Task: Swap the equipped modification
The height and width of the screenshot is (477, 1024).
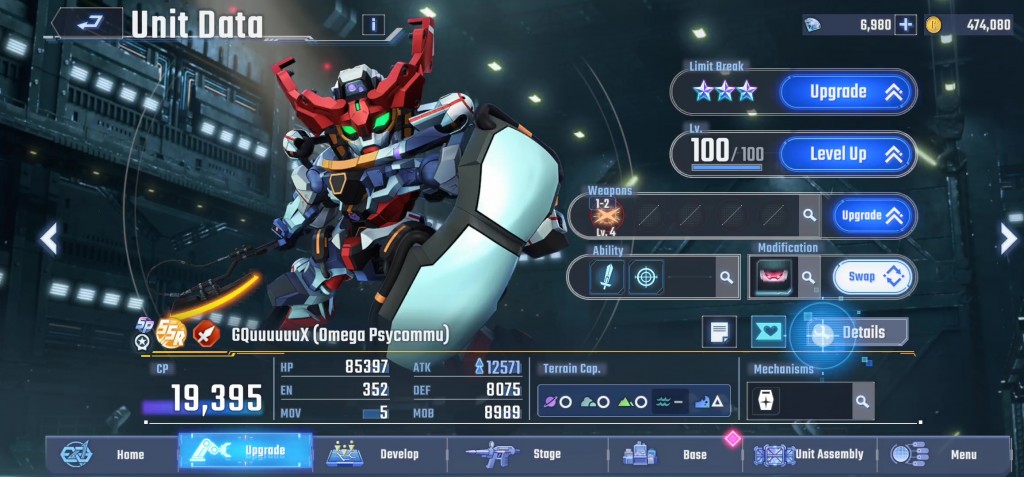Action: 872,277
